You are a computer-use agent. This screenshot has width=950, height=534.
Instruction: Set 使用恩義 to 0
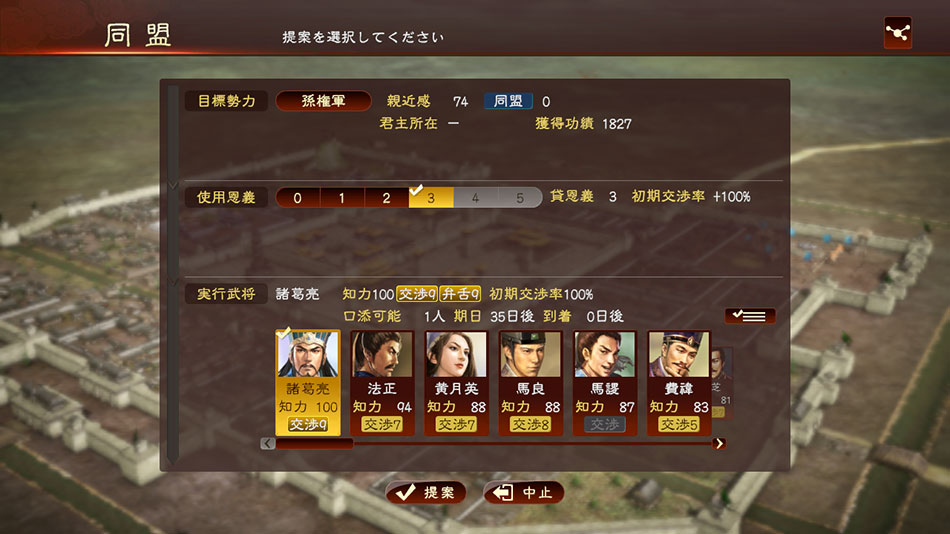[297, 198]
